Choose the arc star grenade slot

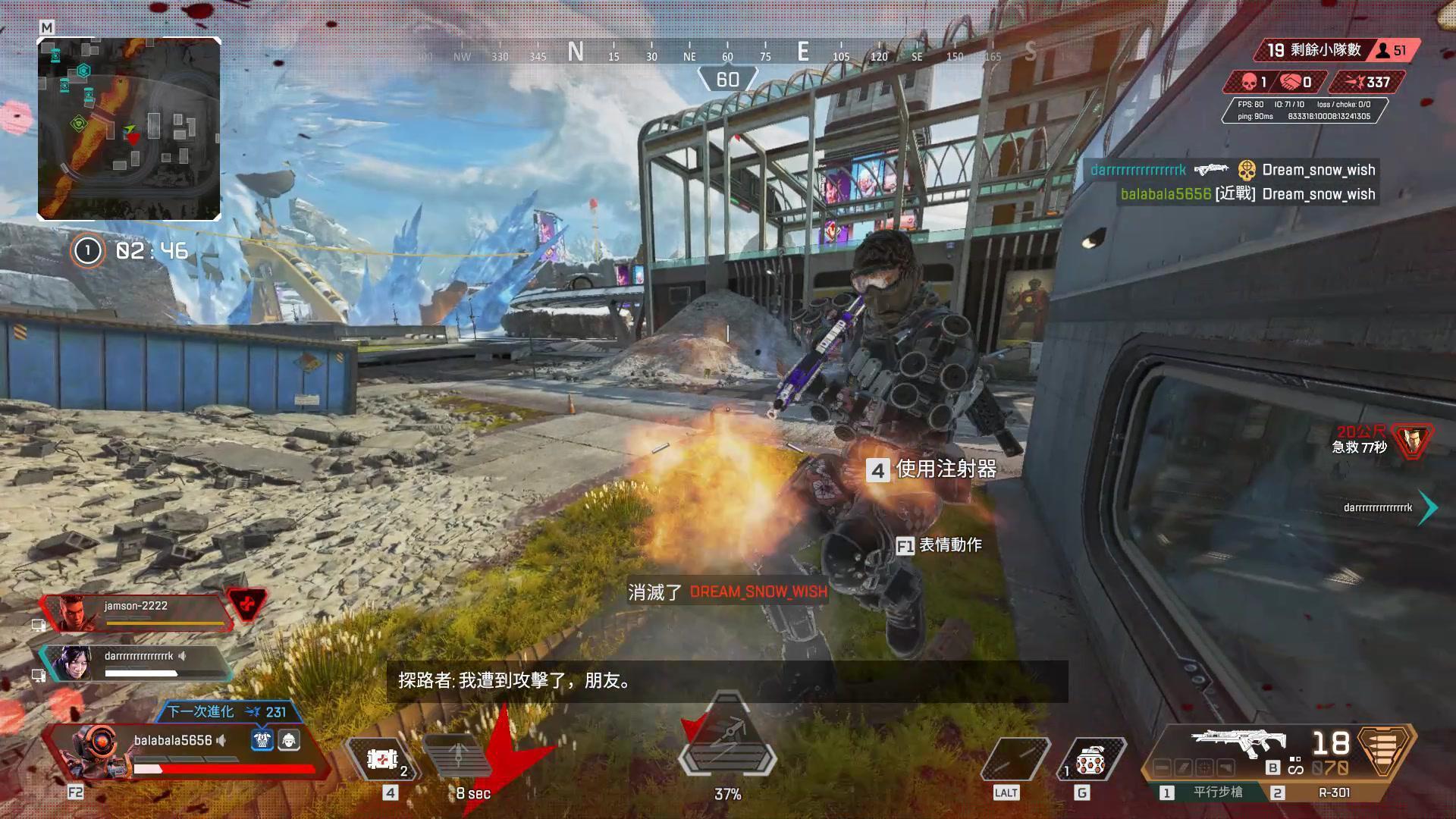(1090, 760)
